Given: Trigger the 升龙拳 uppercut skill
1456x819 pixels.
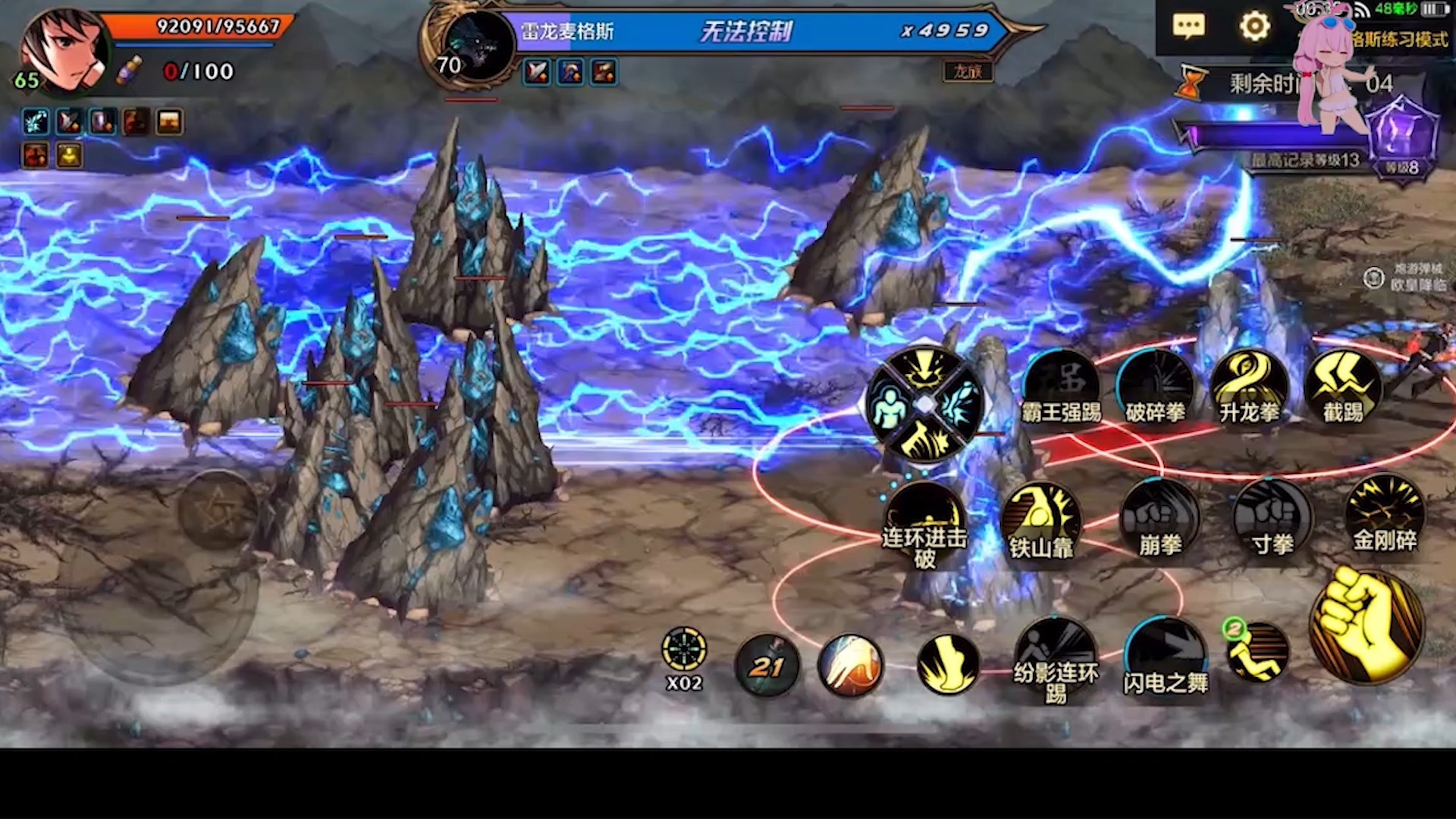Looking at the screenshot, I should point(1249,388).
